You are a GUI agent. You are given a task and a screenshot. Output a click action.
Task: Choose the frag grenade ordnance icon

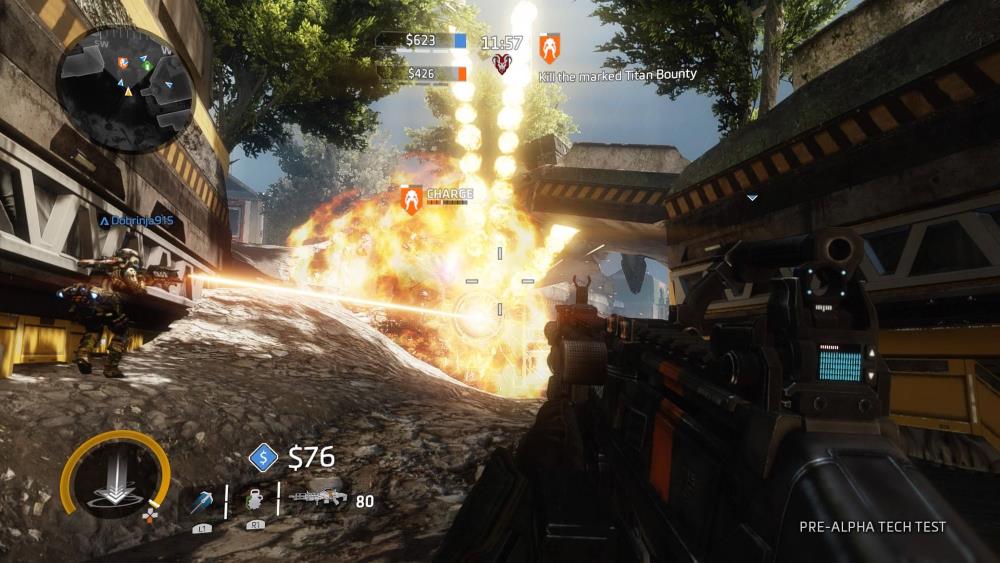pos(253,500)
